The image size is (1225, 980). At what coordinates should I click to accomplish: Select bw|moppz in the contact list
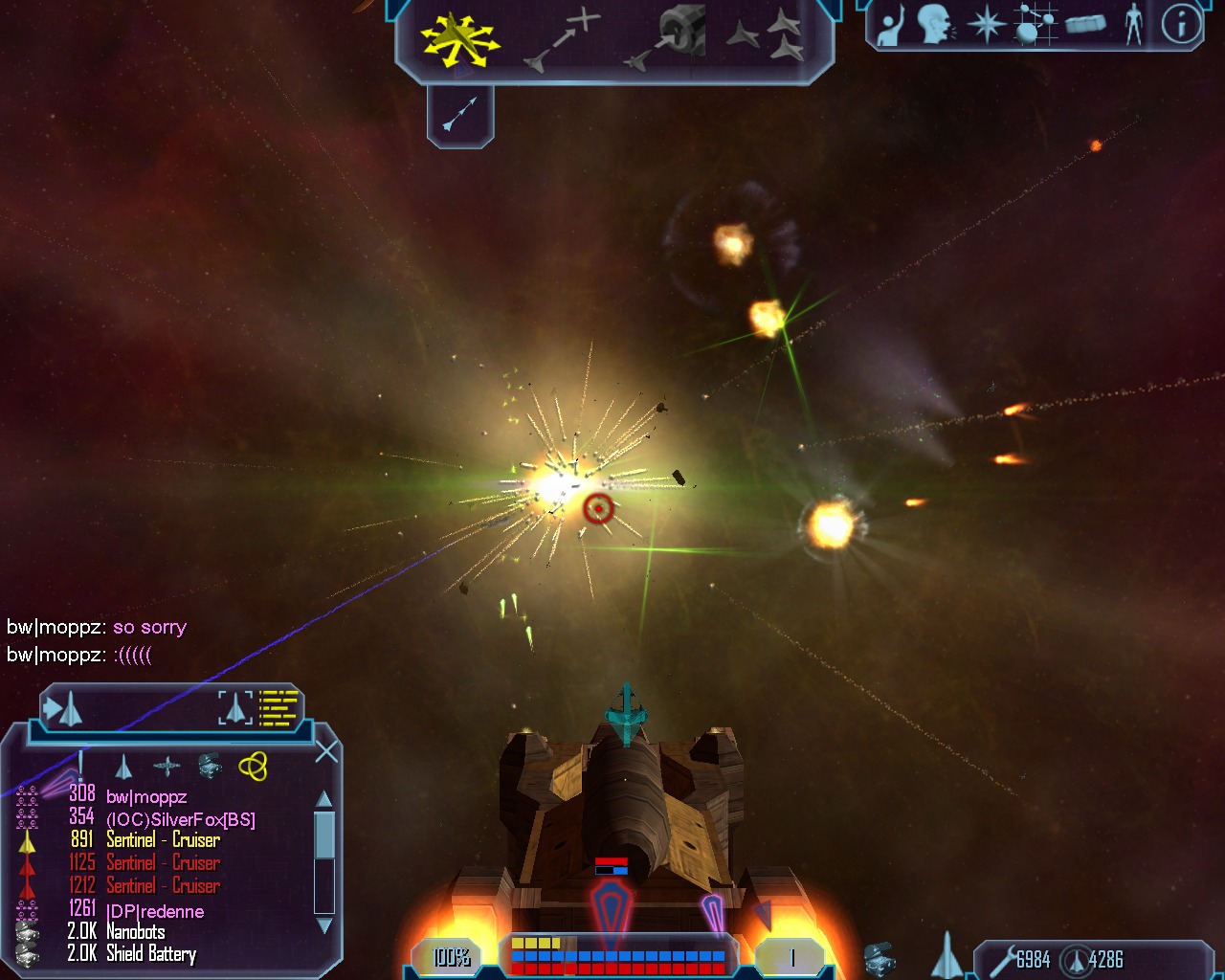click(146, 796)
